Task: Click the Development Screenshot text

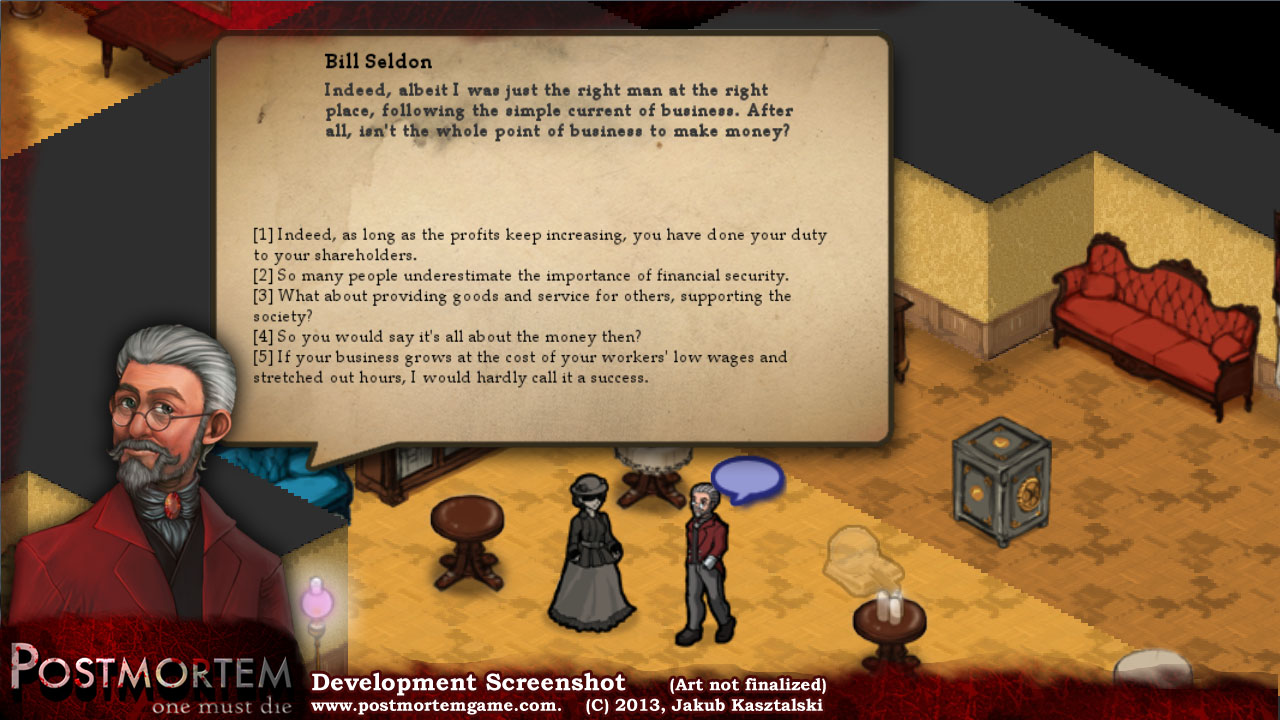Action: (467, 682)
